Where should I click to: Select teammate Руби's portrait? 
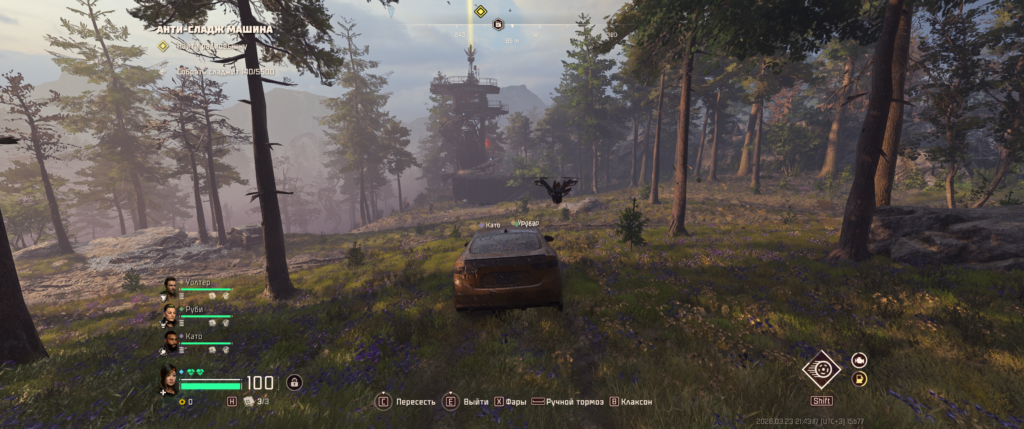coord(170,314)
